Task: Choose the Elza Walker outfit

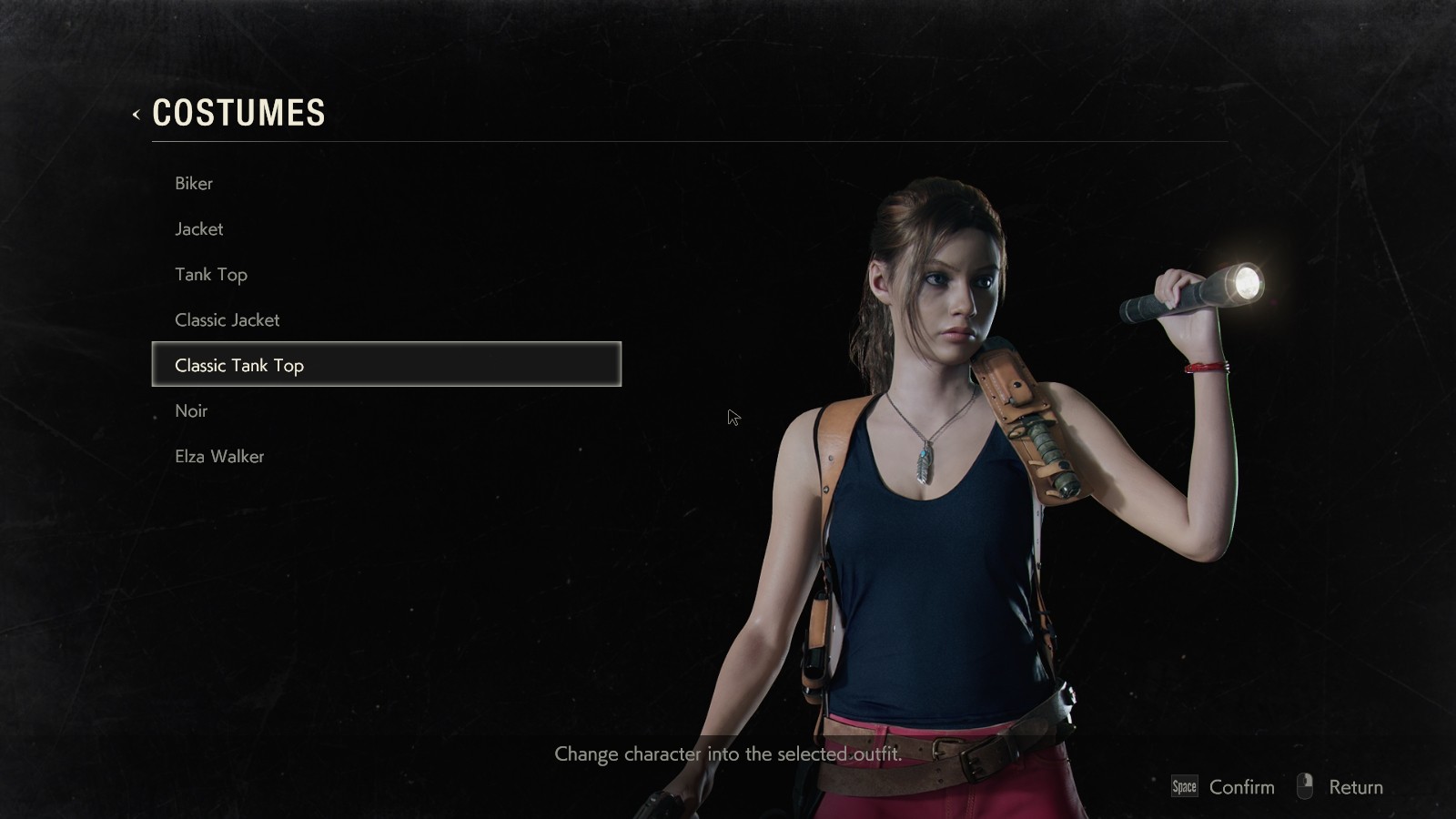Action: point(219,456)
